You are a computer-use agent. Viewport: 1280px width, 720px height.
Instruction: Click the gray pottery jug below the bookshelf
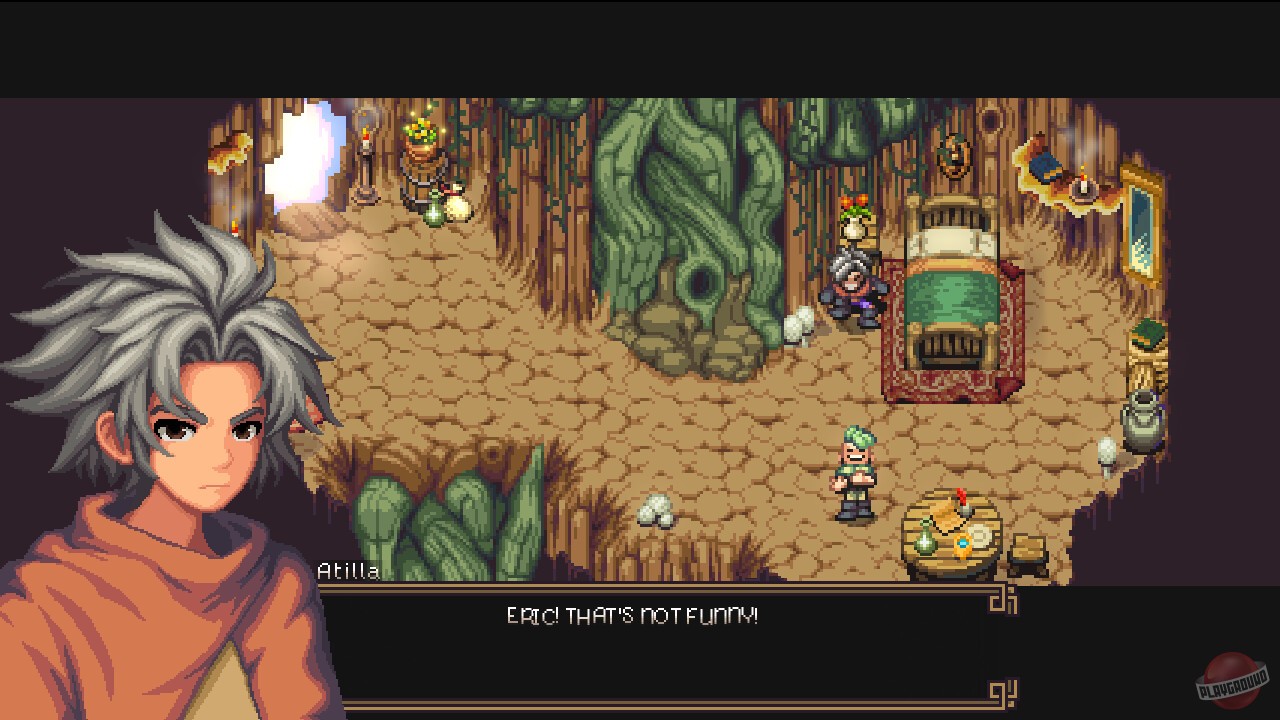point(1140,420)
